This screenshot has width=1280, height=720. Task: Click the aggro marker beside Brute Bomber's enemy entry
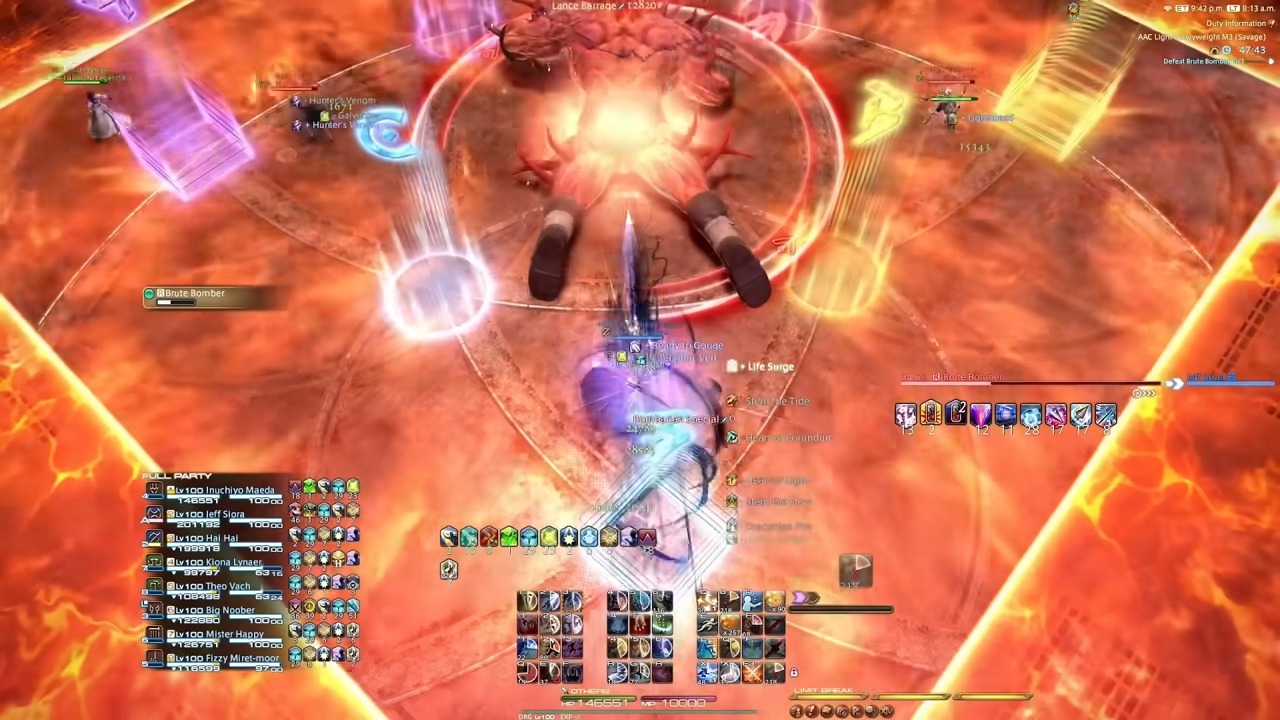tap(149, 293)
